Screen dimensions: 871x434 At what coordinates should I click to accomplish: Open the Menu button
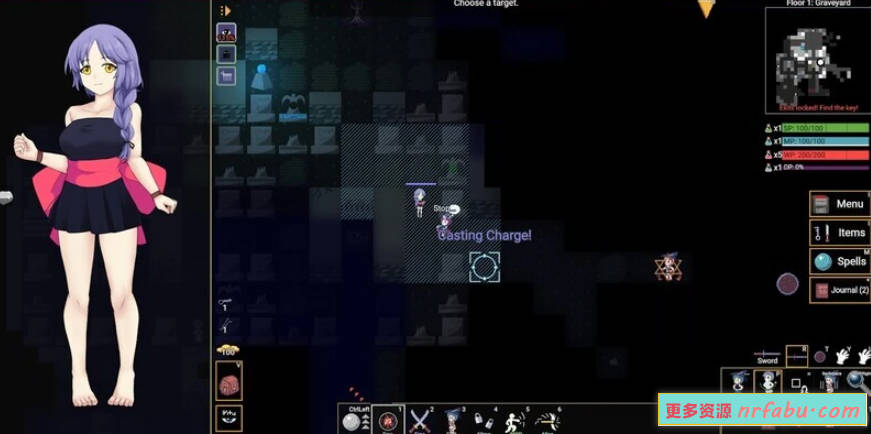[839, 204]
